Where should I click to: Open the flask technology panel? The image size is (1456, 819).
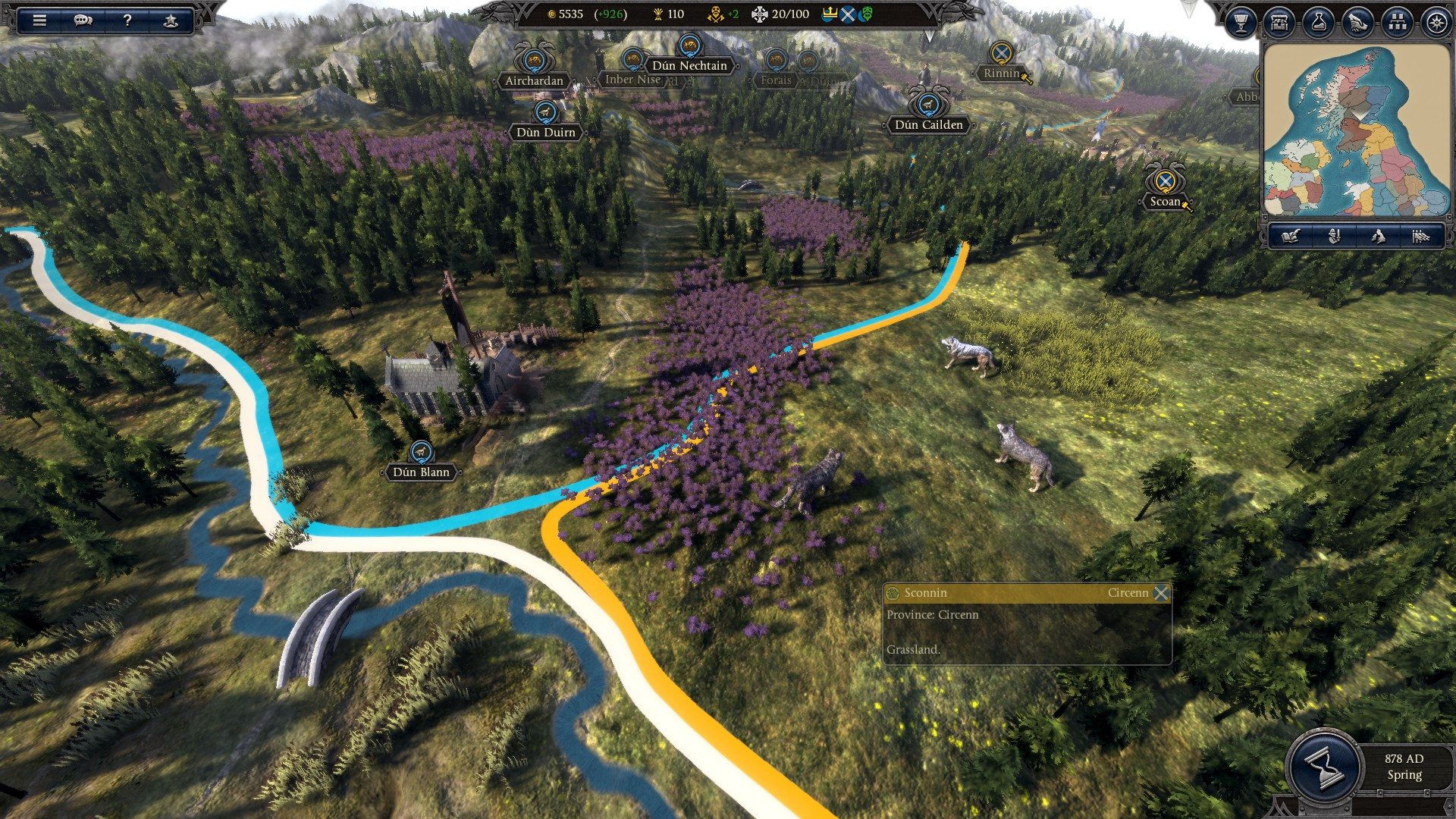click(1319, 23)
